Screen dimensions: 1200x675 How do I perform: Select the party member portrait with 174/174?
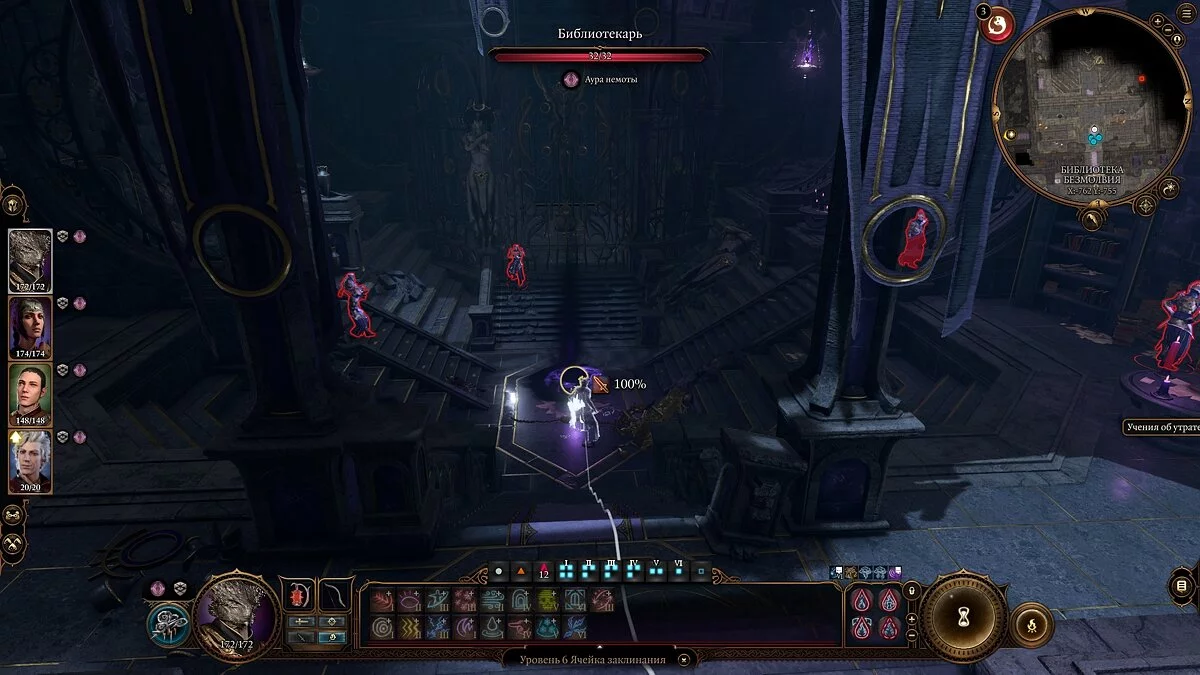point(30,327)
